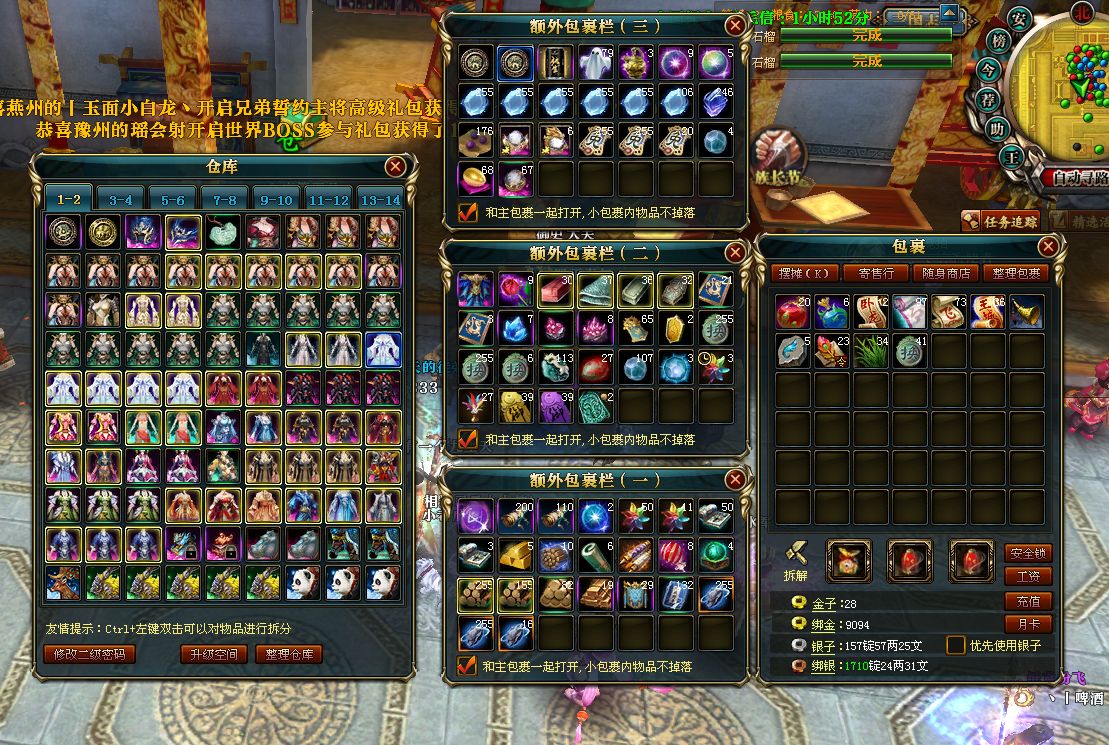
Task: Sort the warehouse with 整理仓库
Action: click(289, 655)
